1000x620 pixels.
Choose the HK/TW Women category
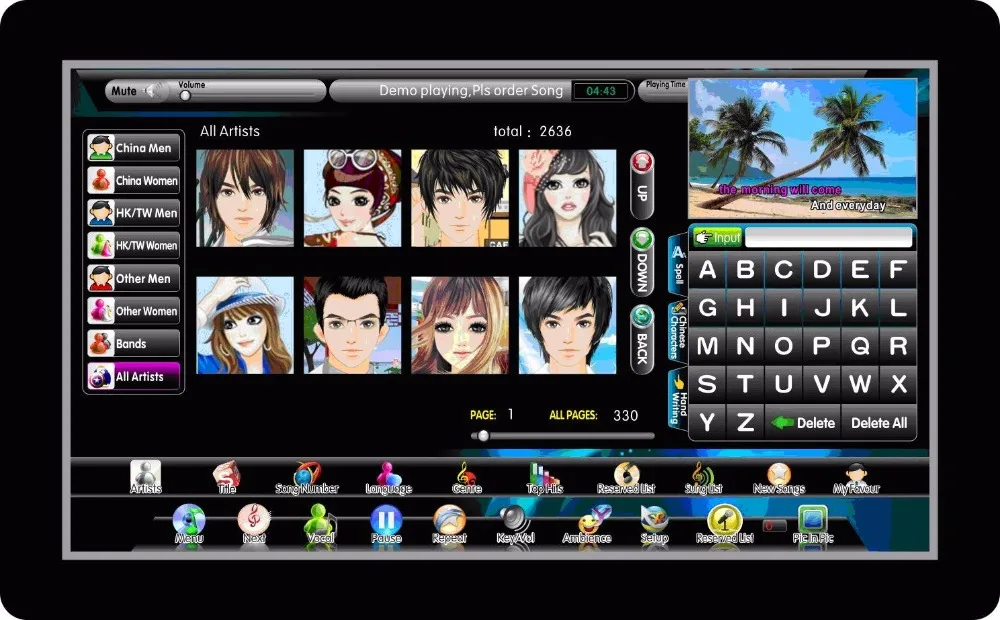point(134,245)
